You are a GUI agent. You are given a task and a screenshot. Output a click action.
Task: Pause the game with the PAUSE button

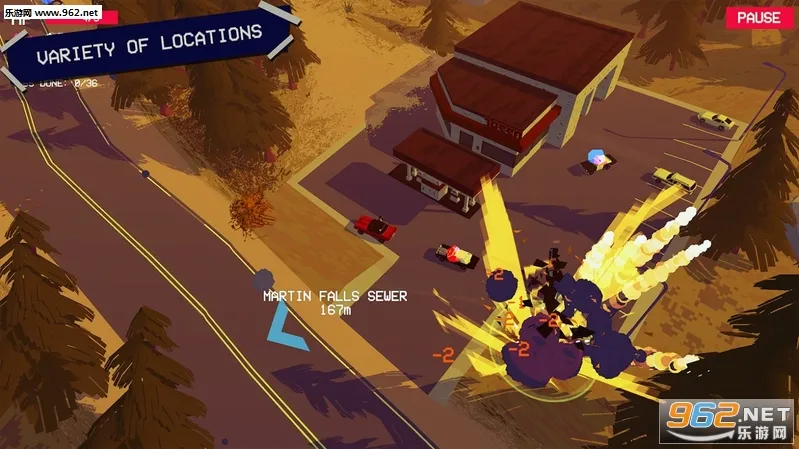759,18
